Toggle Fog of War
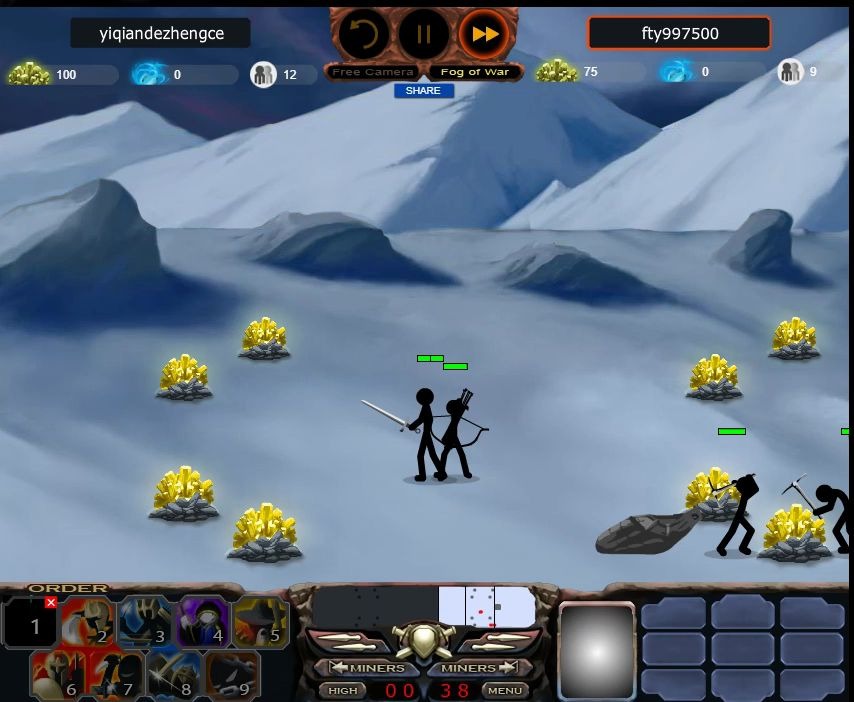 (475, 72)
